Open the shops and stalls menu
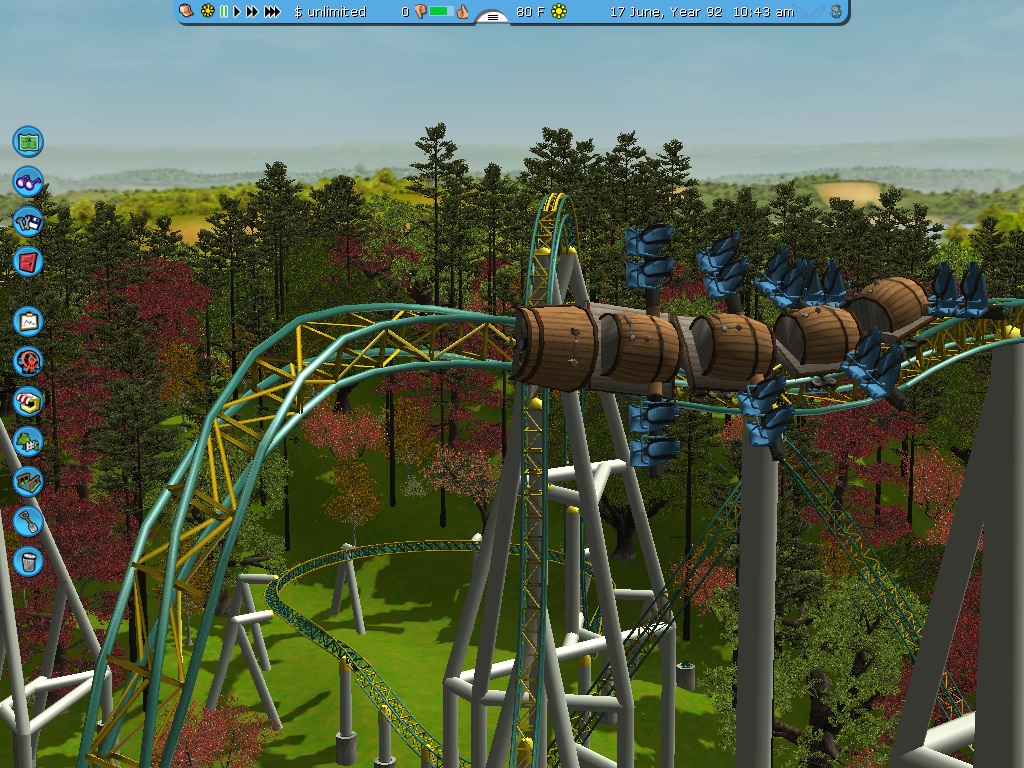 (28, 401)
